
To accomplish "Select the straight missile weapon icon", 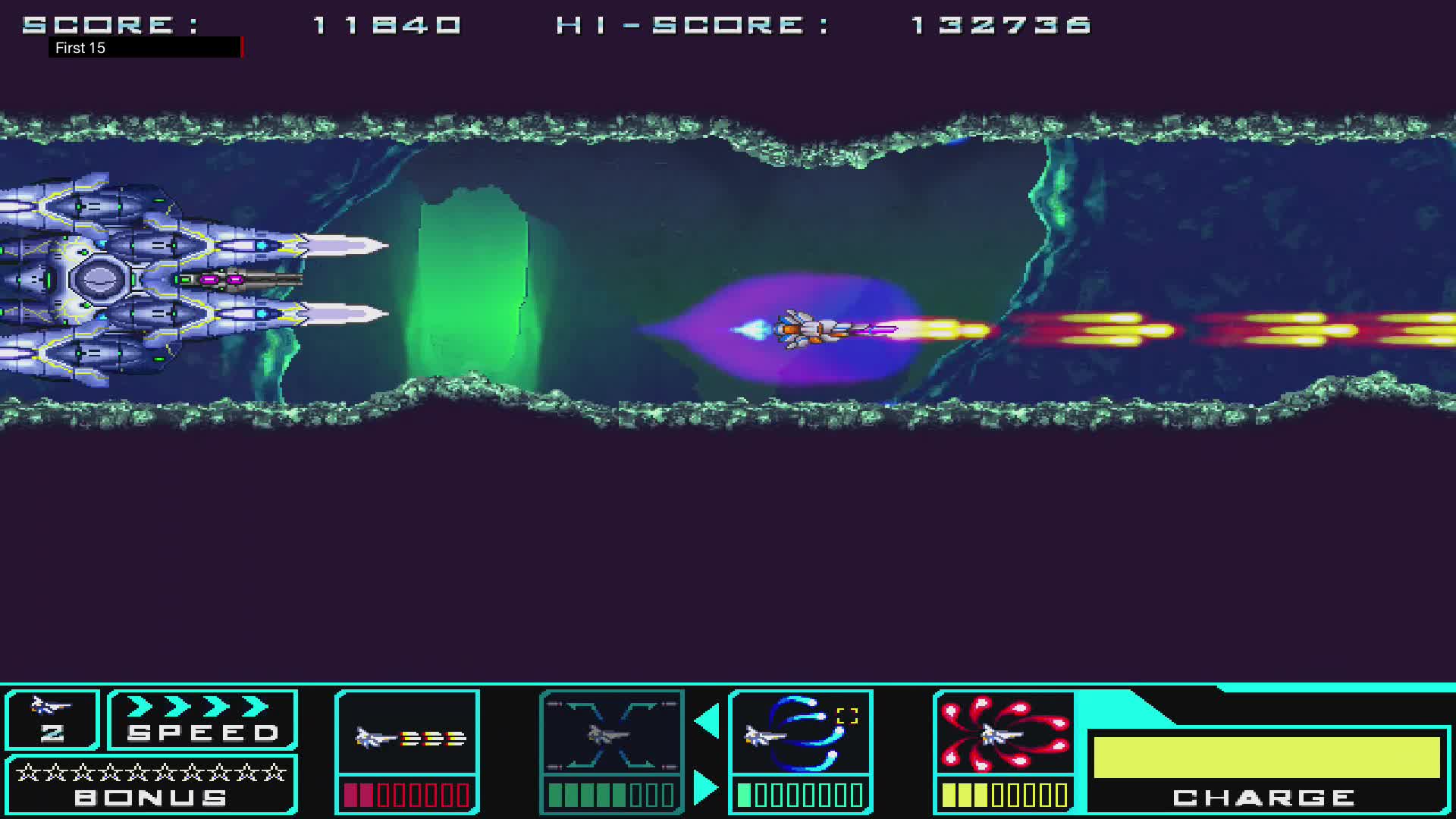I will click(406, 734).
